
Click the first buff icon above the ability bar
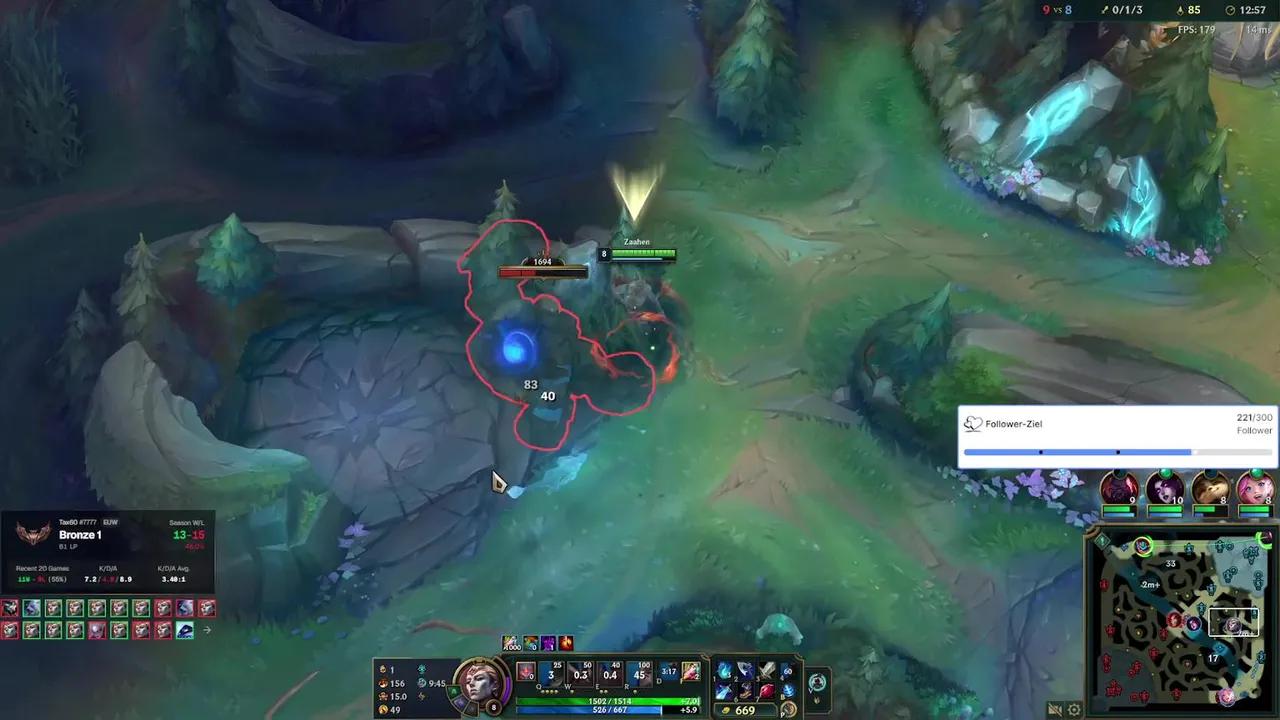click(510, 643)
